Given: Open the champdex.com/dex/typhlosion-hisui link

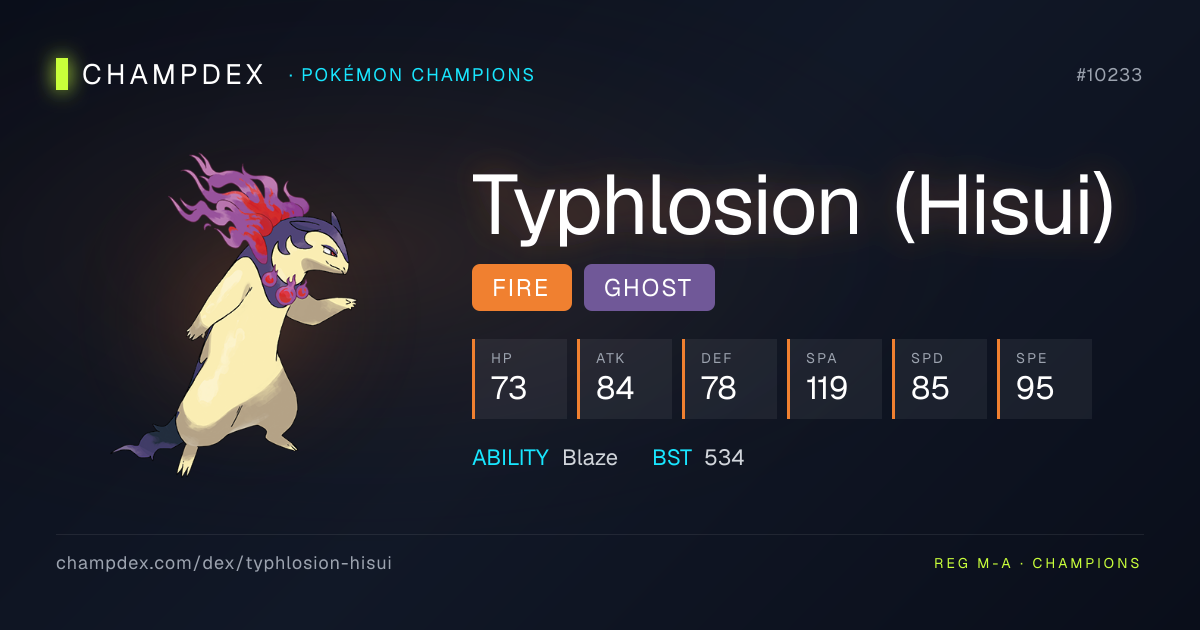Looking at the screenshot, I should tap(224, 563).
